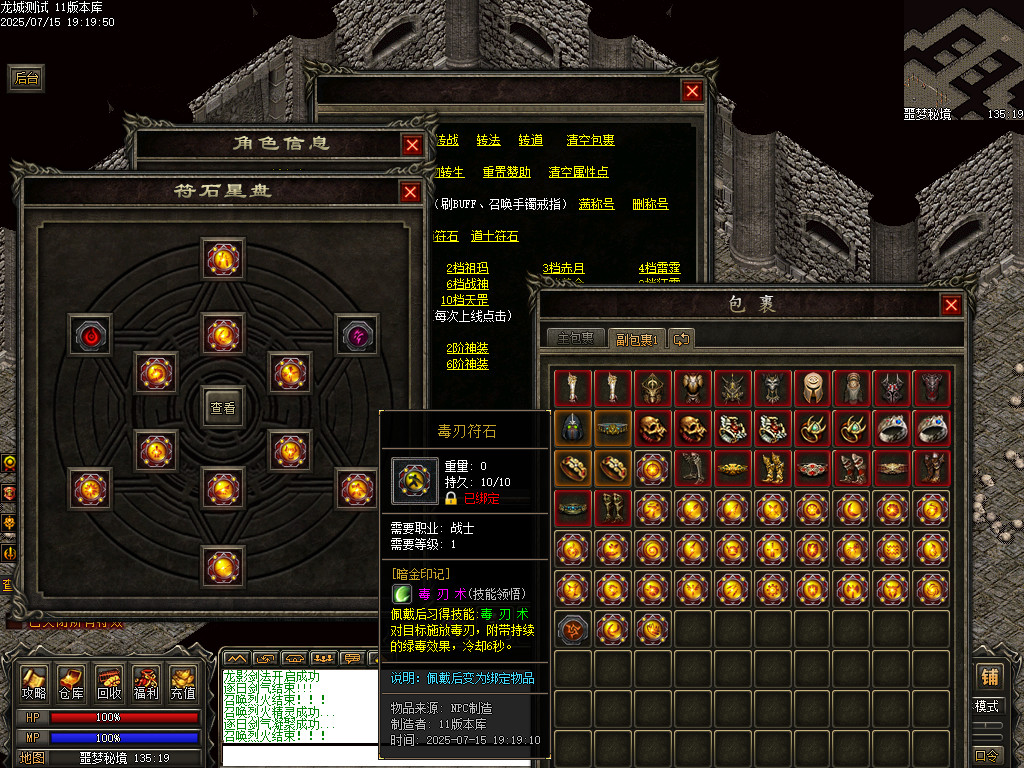Close the 角色信息 character window
The height and width of the screenshot is (768, 1024).
tap(412, 145)
